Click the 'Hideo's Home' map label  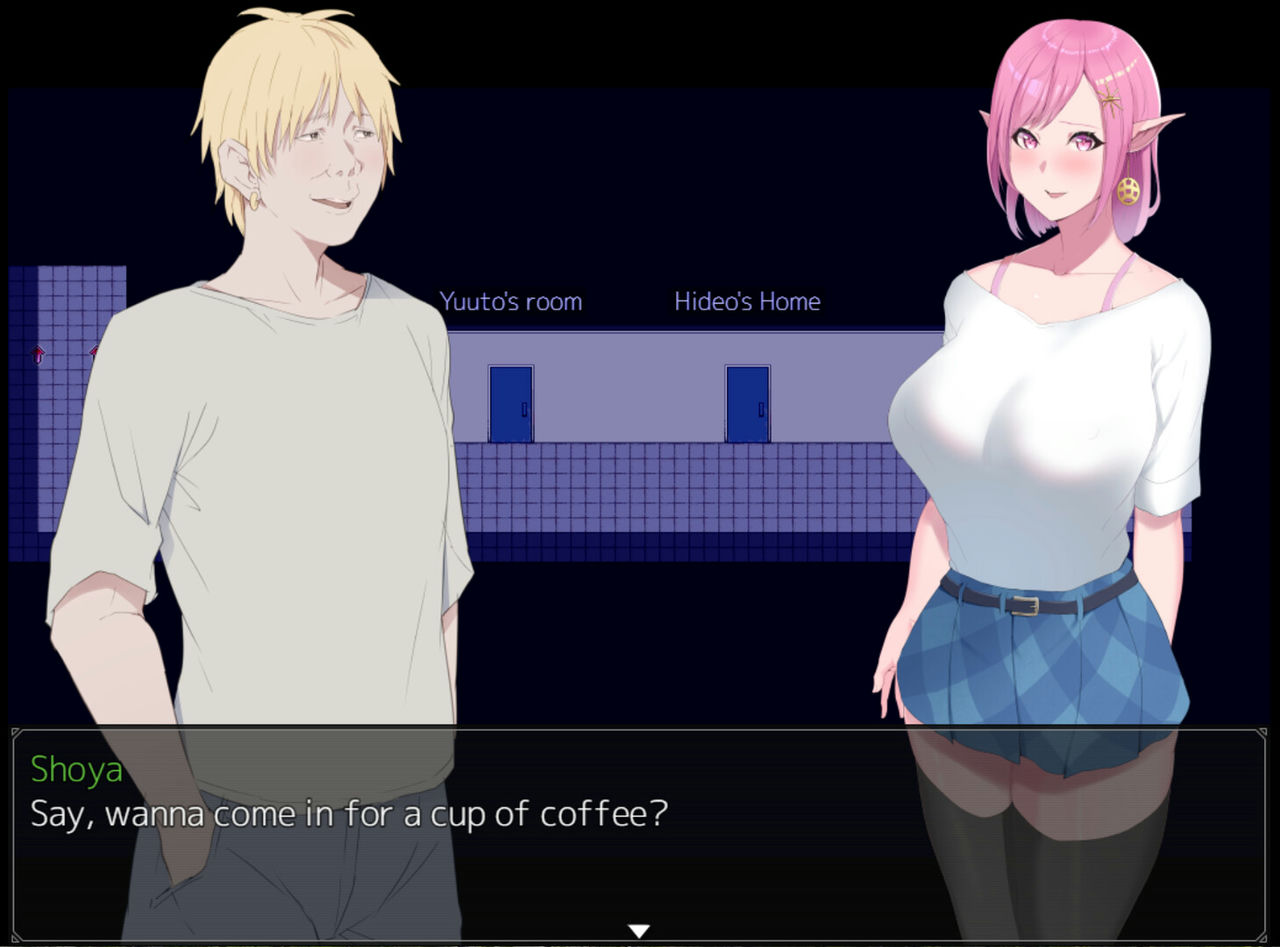747,301
